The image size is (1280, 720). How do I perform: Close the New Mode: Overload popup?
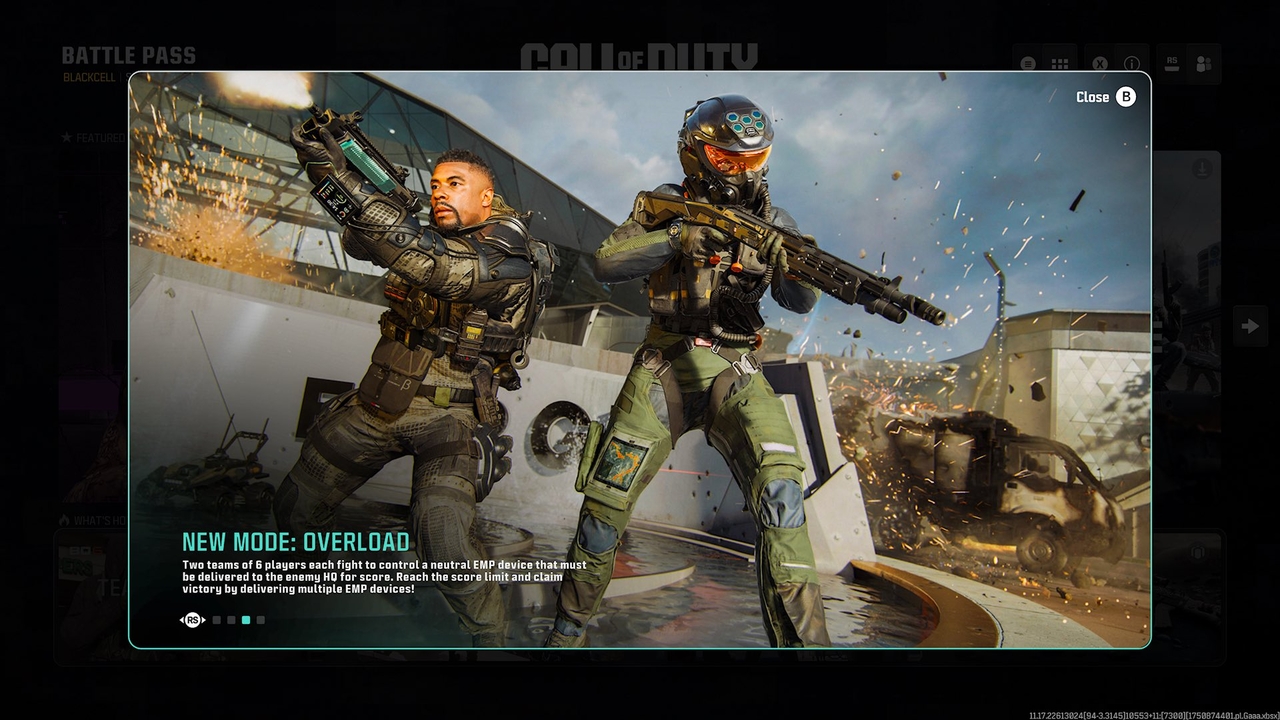(x=1106, y=97)
